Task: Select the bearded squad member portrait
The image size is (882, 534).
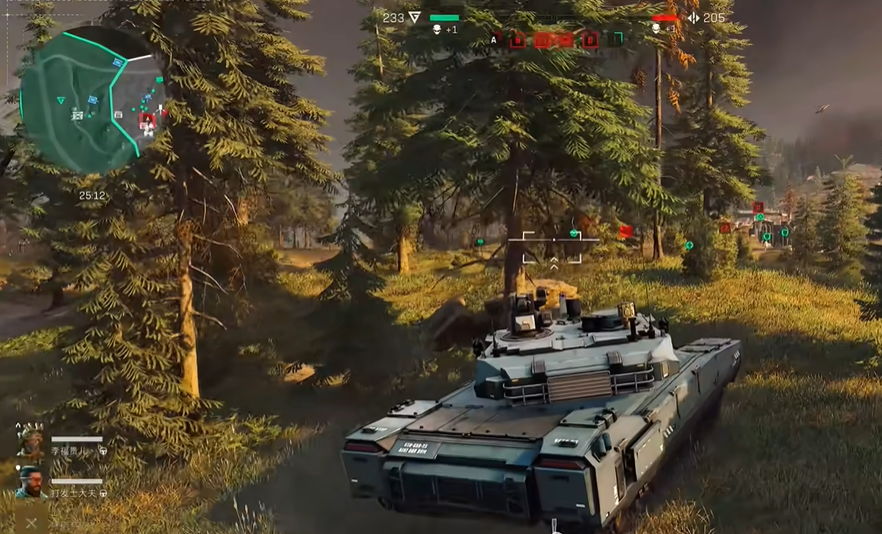Action: pos(30,482)
